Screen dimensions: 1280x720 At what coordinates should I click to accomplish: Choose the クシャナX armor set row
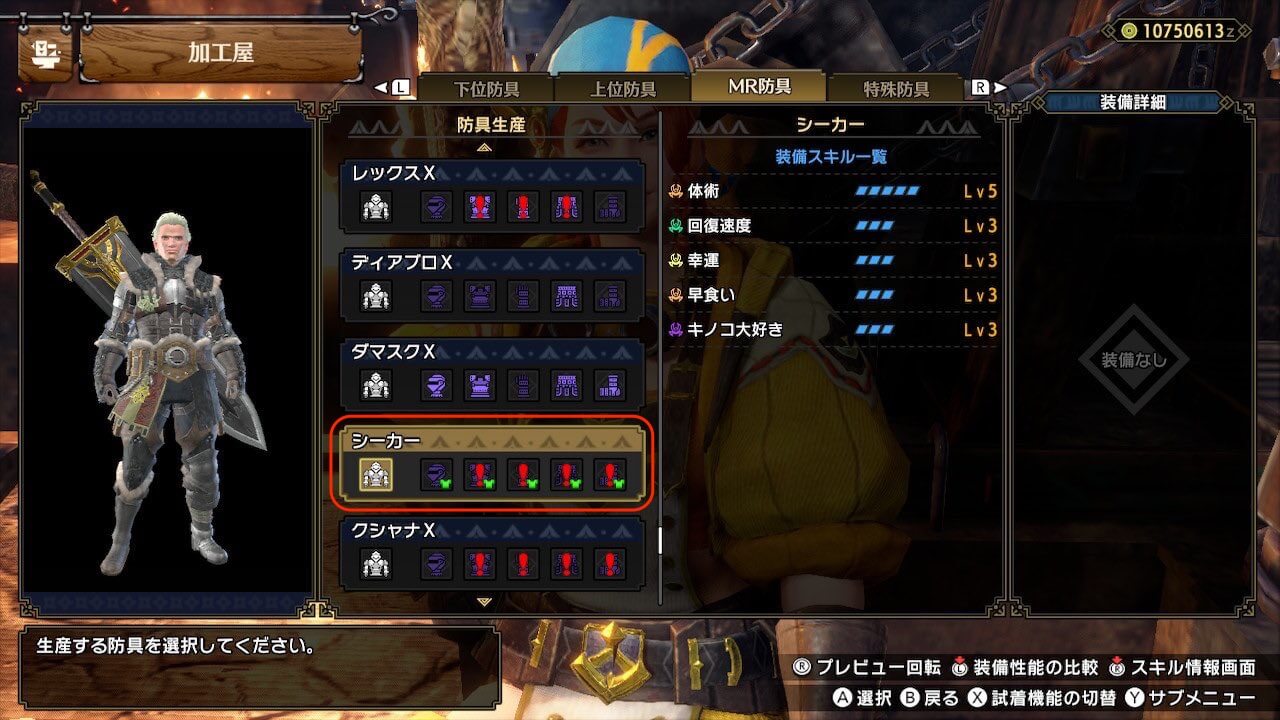tap(492, 553)
